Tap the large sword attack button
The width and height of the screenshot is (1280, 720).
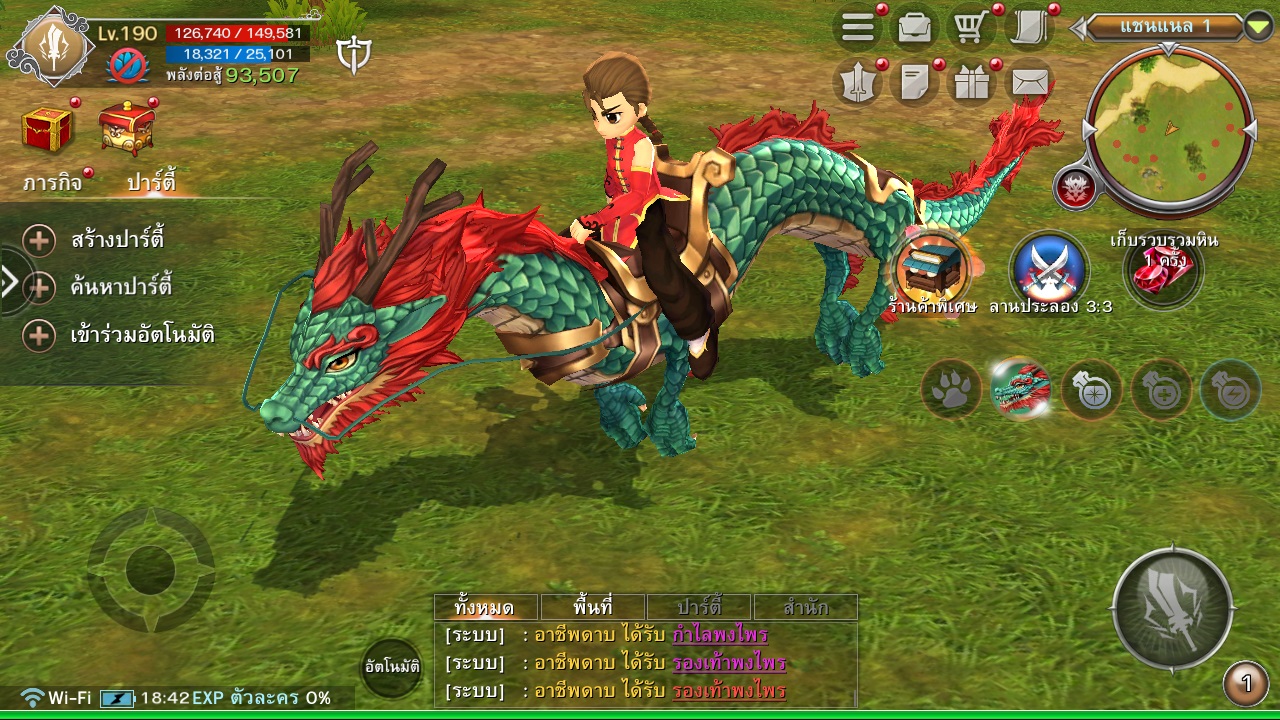(1172, 608)
